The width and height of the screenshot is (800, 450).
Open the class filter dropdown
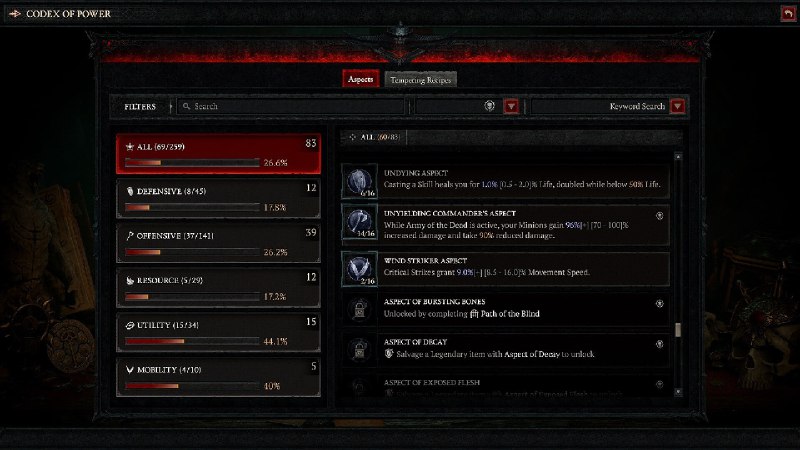pos(511,106)
